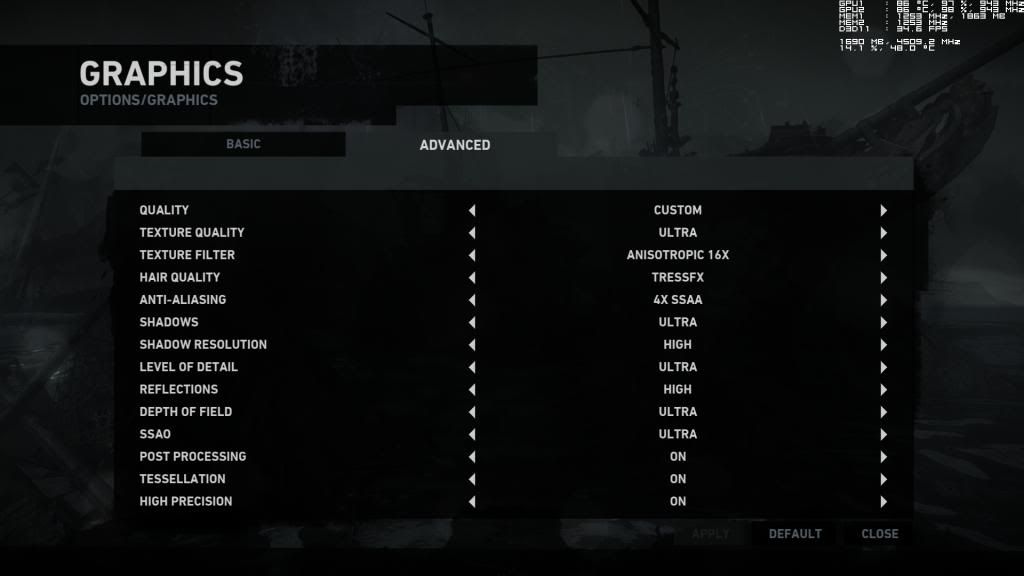The image size is (1024, 576).
Task: Restore settings with the Default button
Action: [795, 534]
